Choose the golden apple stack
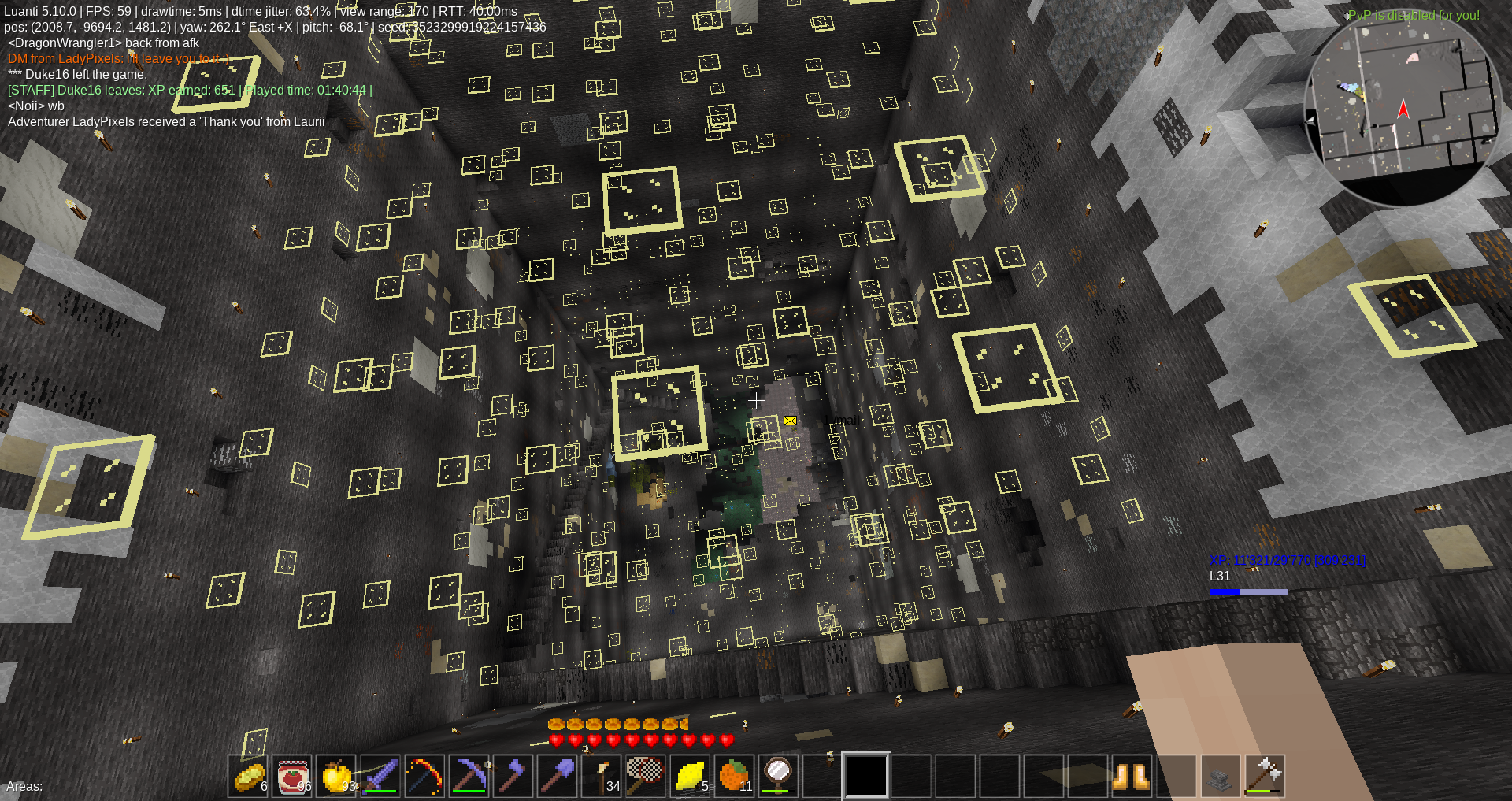 click(337, 776)
